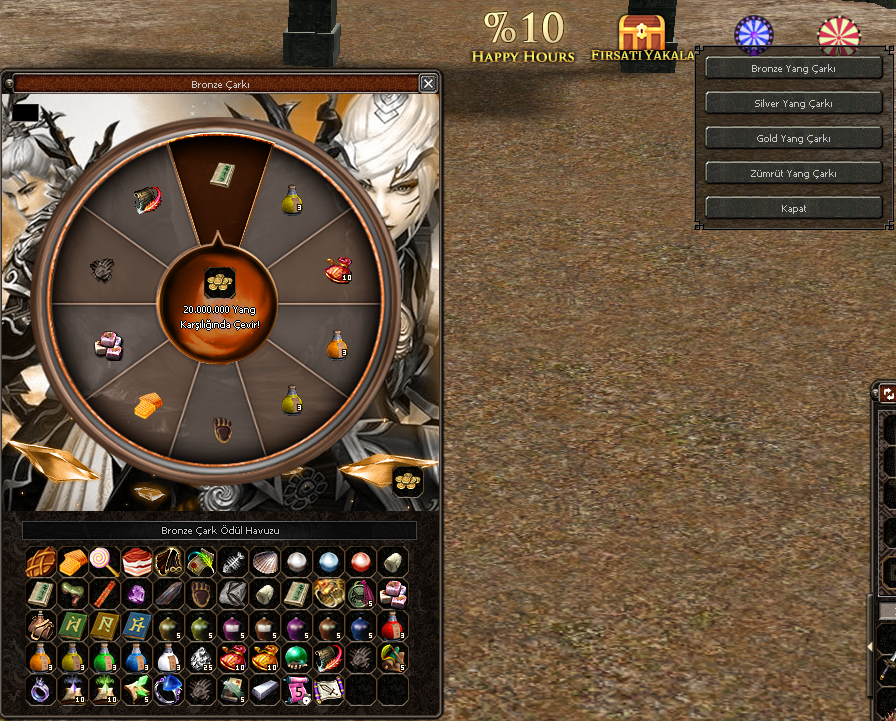Pick the seashell in reward pool
The height and width of the screenshot is (721, 896).
(265, 562)
